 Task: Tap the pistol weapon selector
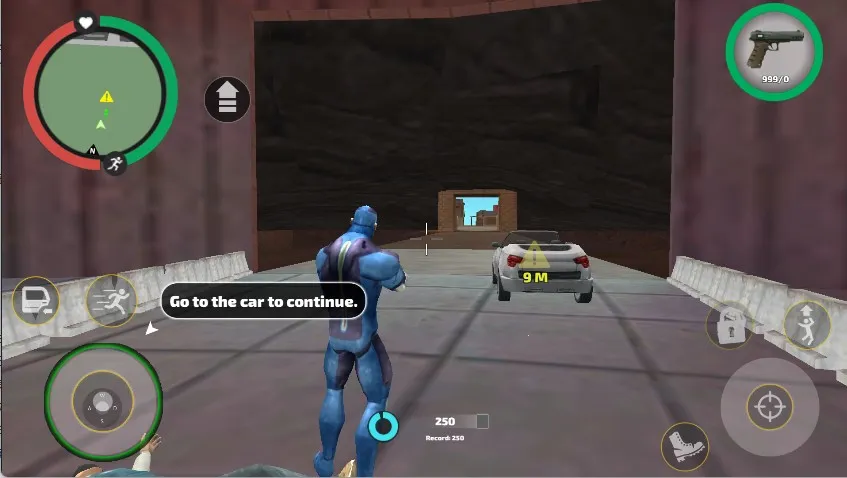click(774, 52)
